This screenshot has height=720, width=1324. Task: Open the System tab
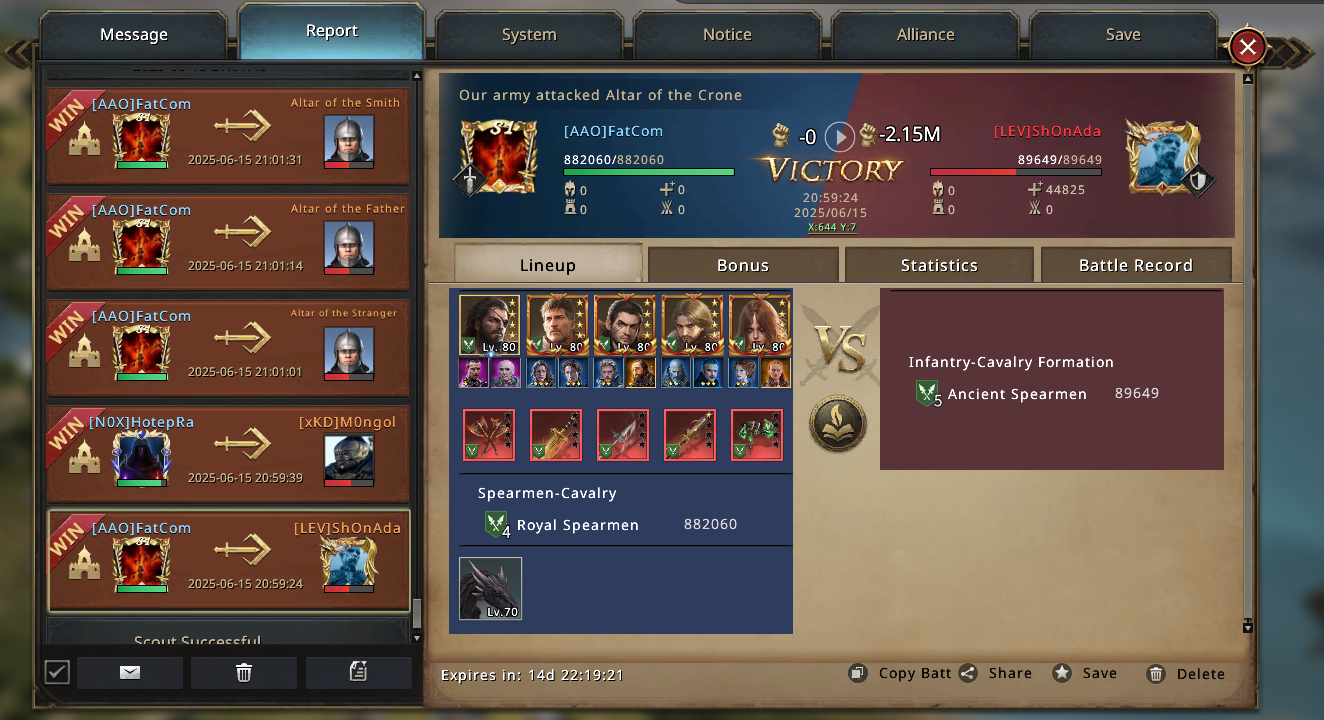click(529, 35)
